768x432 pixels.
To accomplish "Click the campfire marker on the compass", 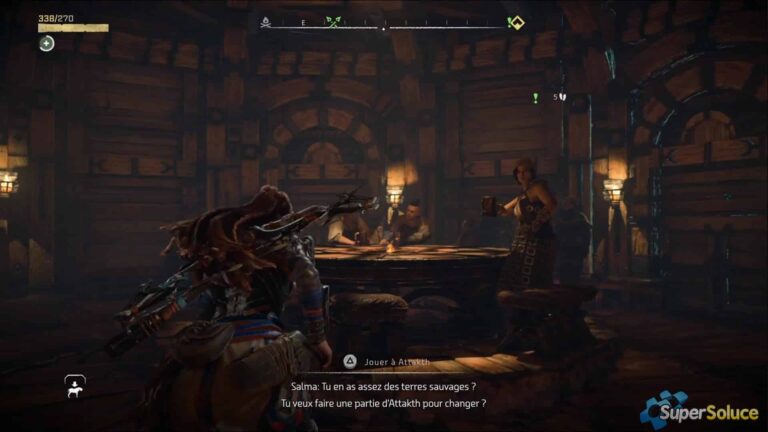I will pyautogui.click(x=266, y=21).
